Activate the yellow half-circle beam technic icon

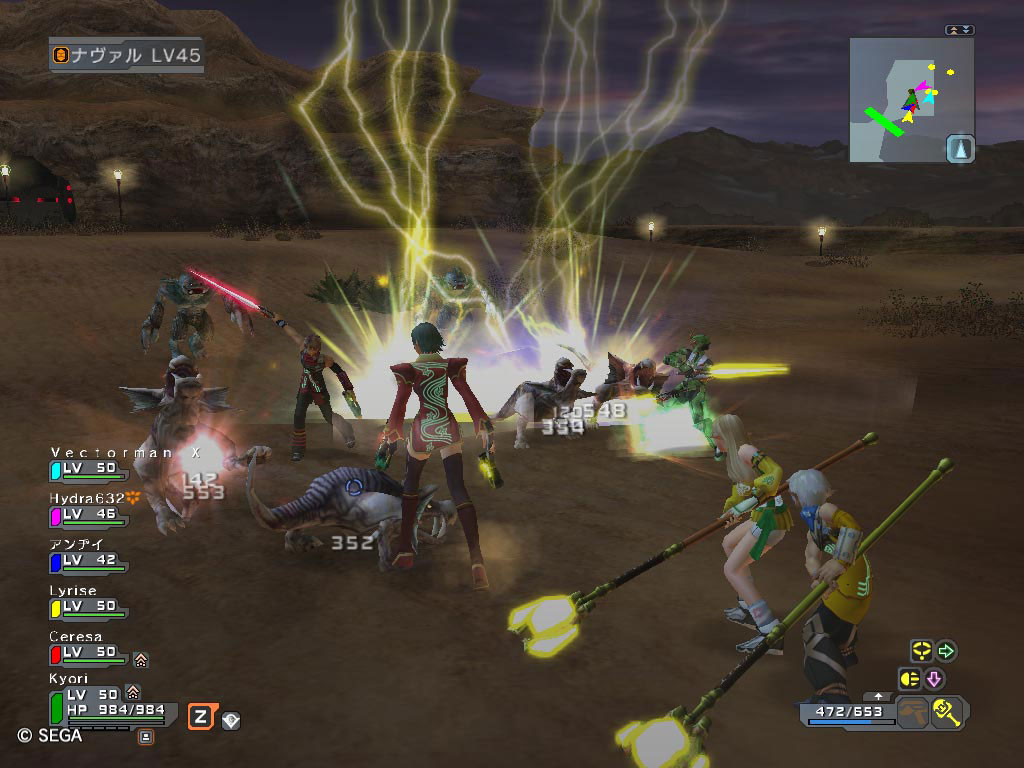pyautogui.click(x=910, y=679)
